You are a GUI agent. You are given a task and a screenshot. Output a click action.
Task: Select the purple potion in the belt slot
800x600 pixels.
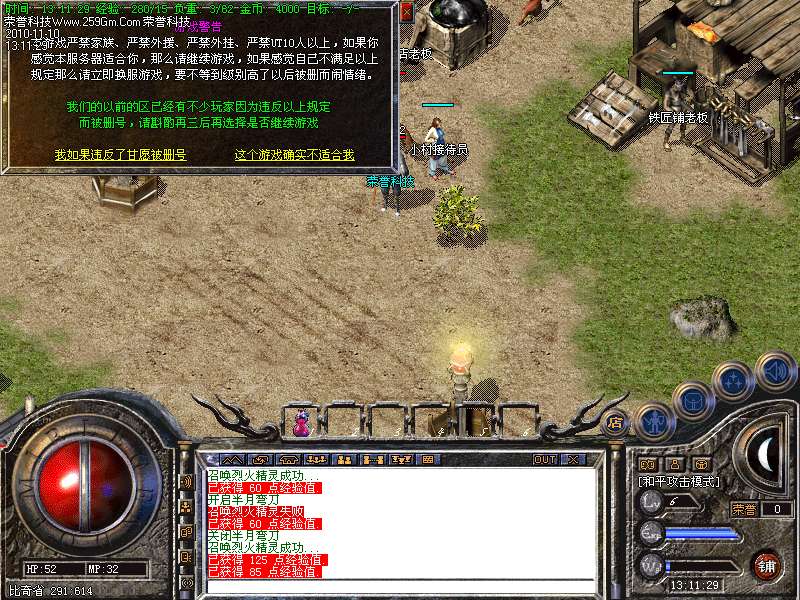[x=301, y=424]
